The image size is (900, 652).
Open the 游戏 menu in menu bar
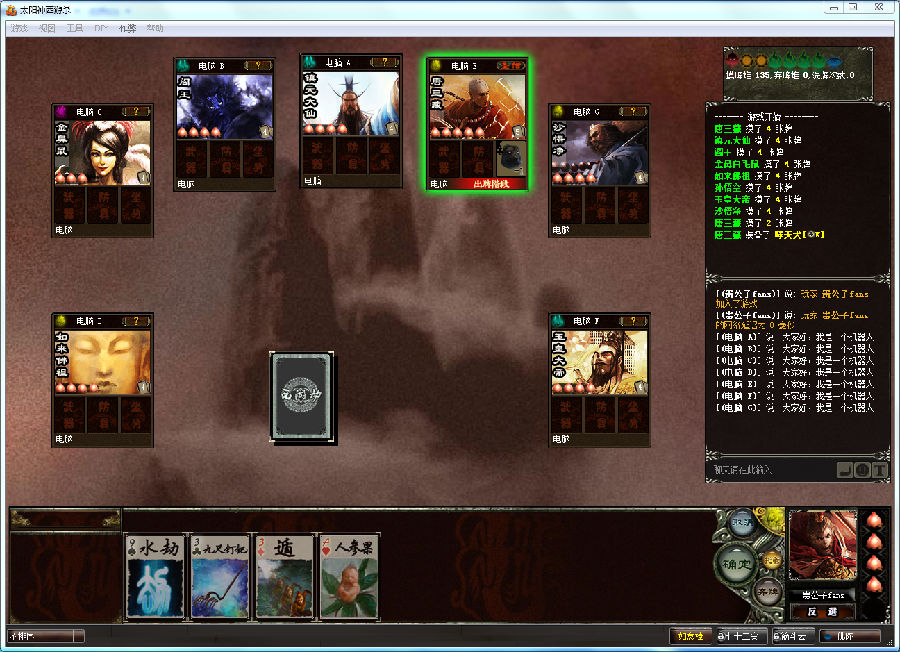pyautogui.click(x=19, y=28)
